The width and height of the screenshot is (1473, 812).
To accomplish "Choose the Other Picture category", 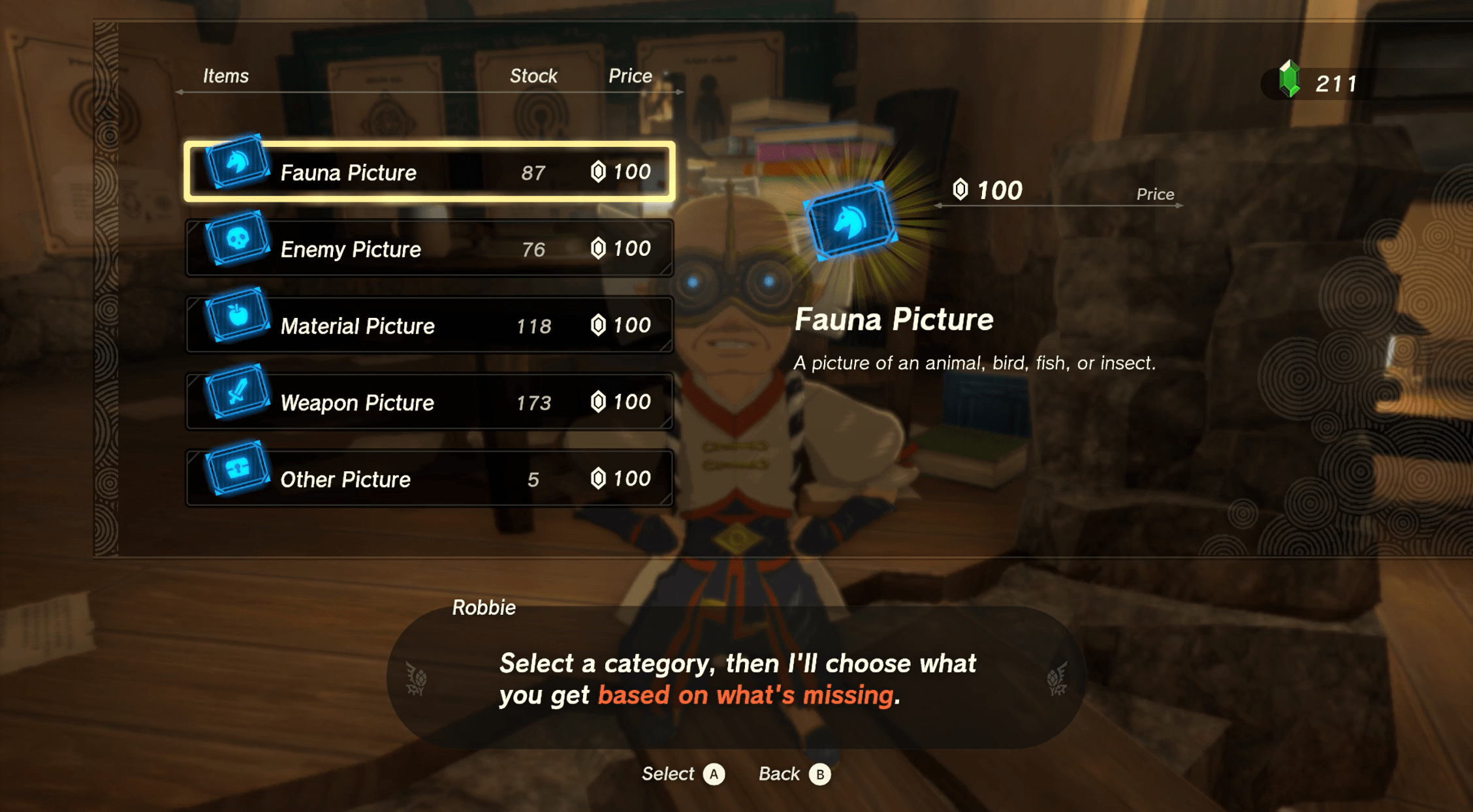I will click(429, 478).
